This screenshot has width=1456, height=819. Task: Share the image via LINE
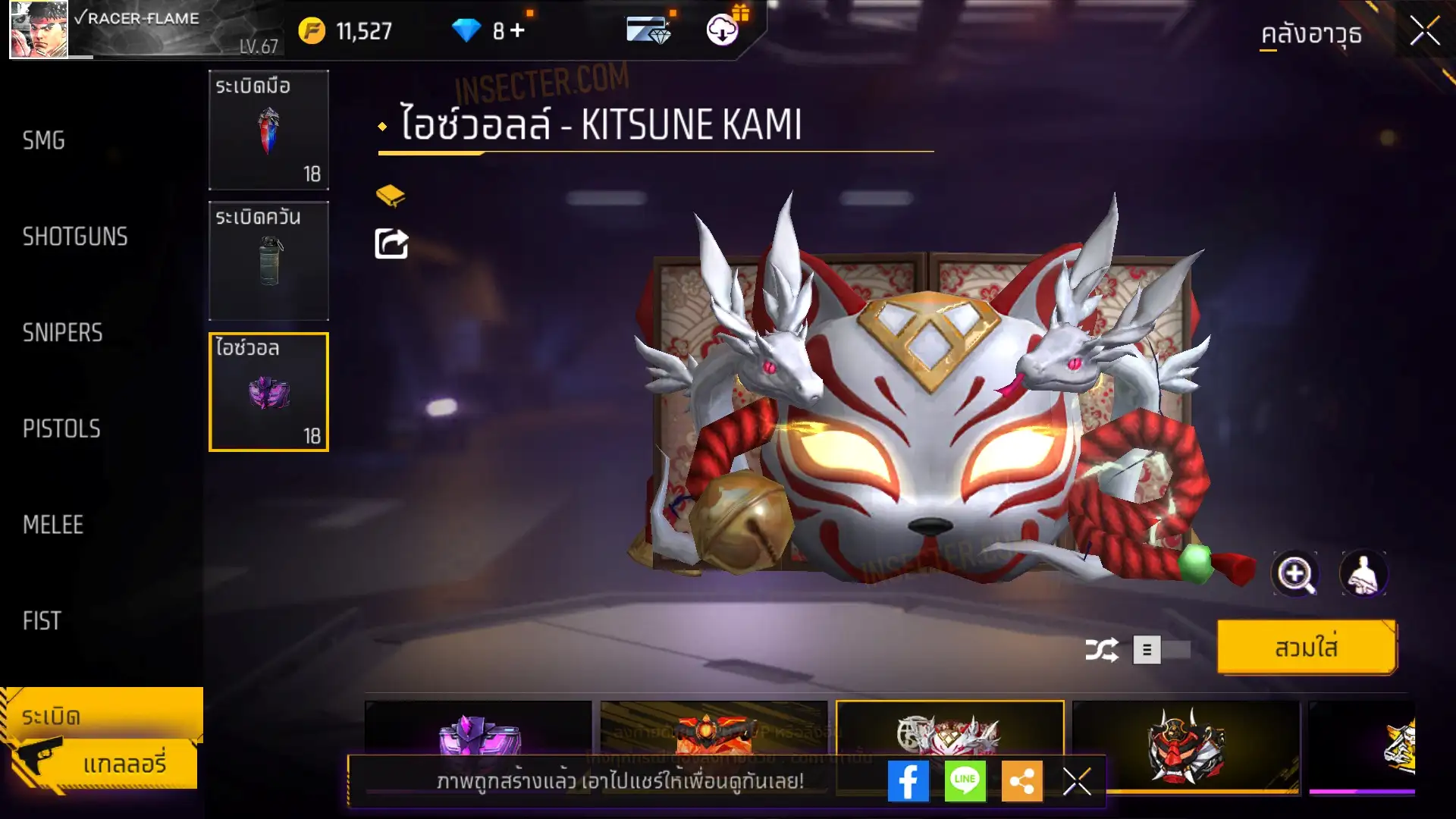pyautogui.click(x=965, y=781)
